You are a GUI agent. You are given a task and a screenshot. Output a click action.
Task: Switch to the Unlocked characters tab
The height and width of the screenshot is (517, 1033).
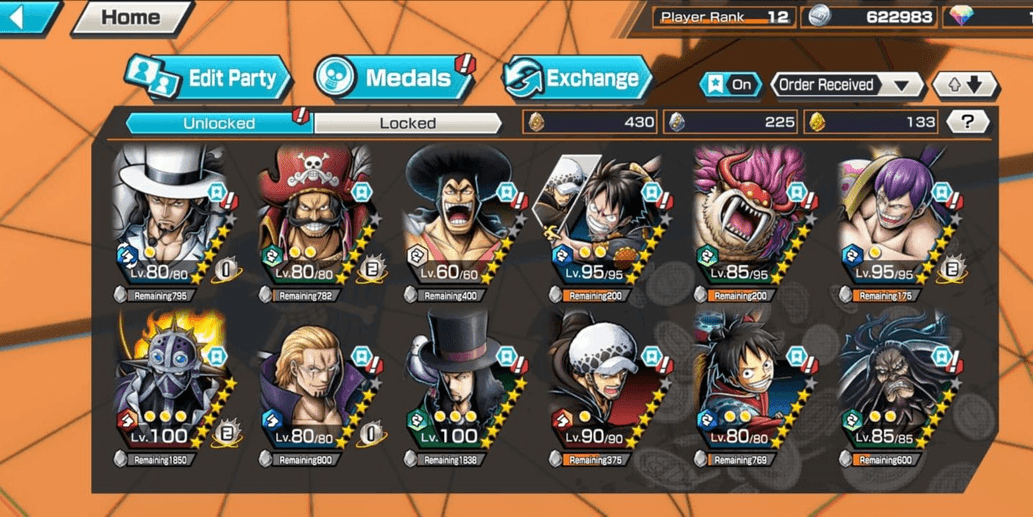click(x=219, y=123)
